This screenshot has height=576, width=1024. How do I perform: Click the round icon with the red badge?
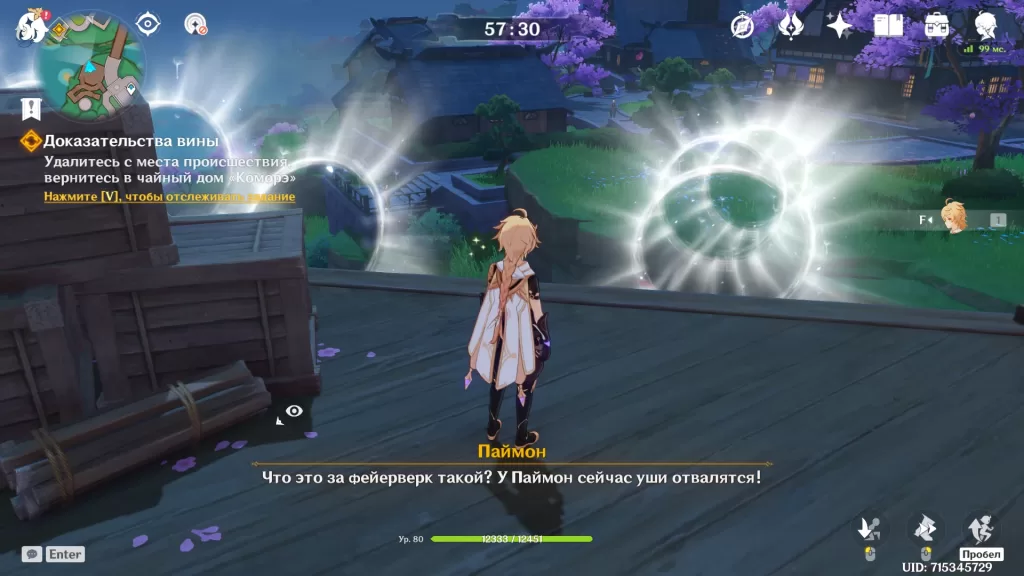196,25
